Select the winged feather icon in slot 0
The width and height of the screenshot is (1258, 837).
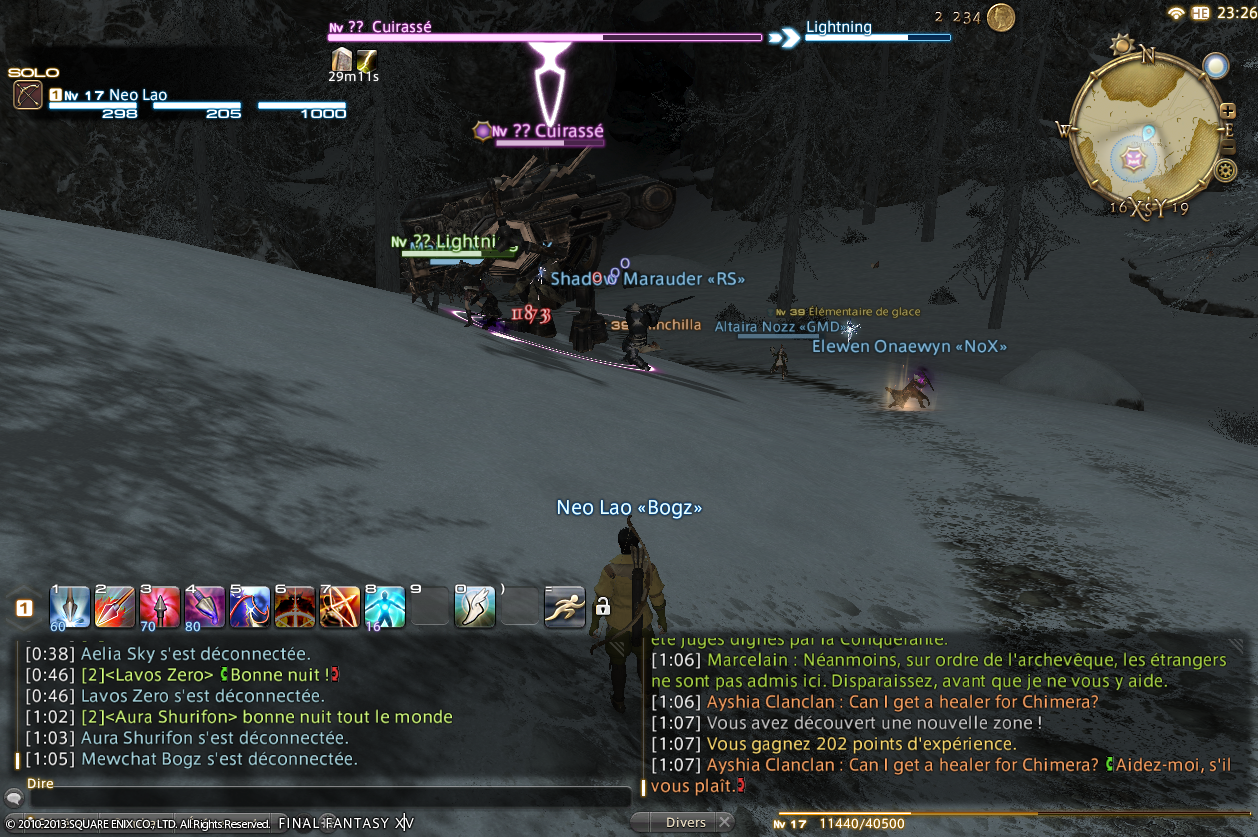[475, 606]
